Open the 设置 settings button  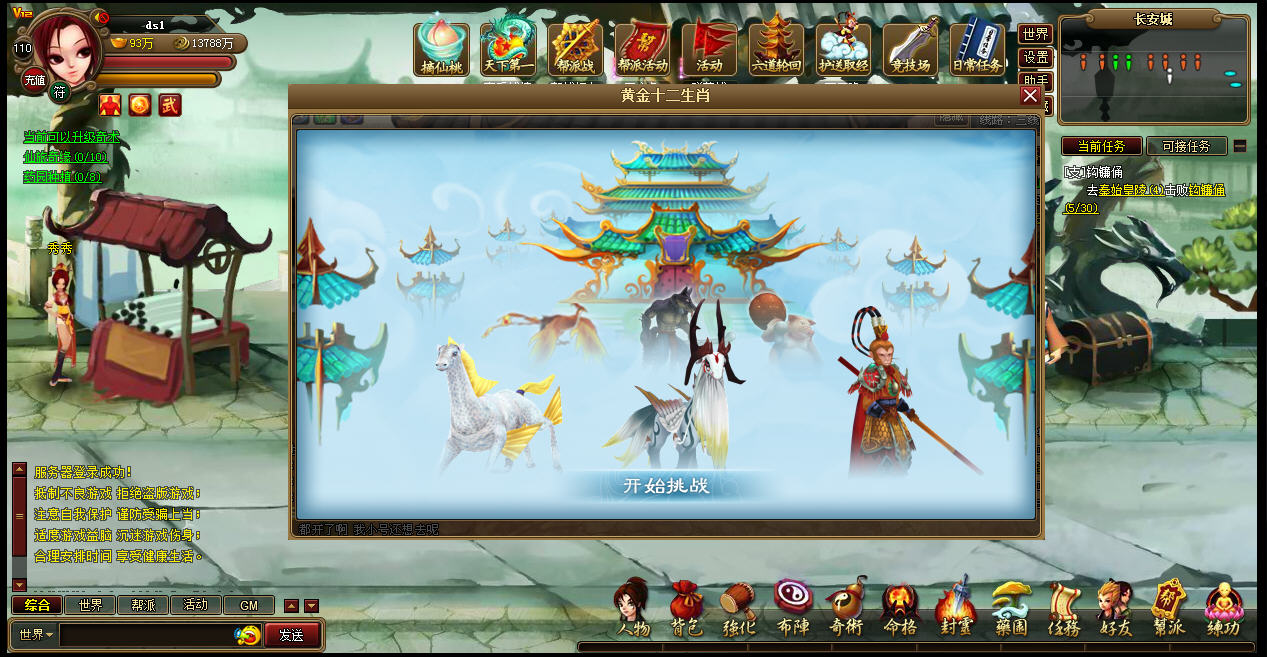click(1036, 58)
